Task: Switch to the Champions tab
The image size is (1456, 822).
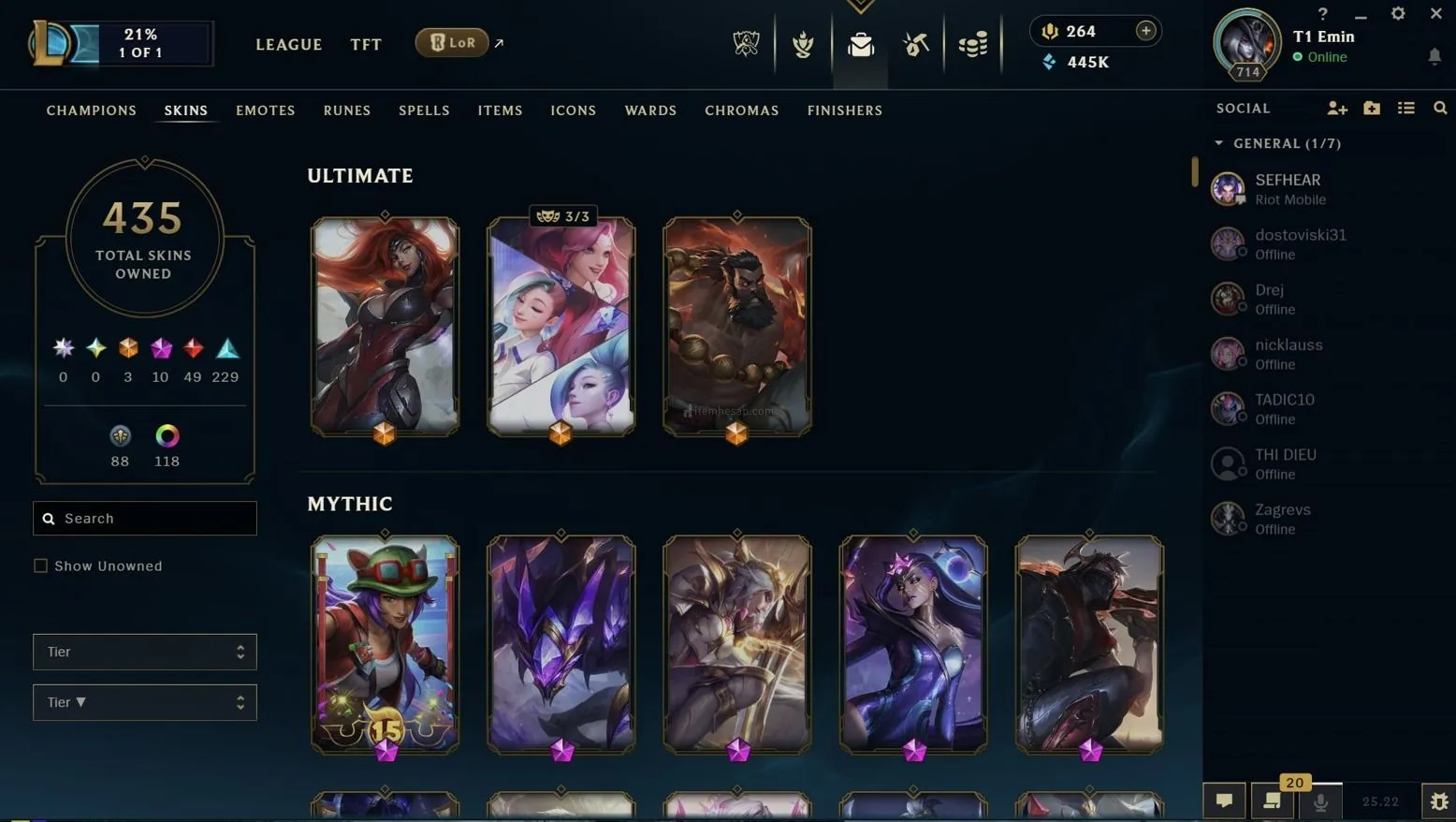Action: (92, 110)
